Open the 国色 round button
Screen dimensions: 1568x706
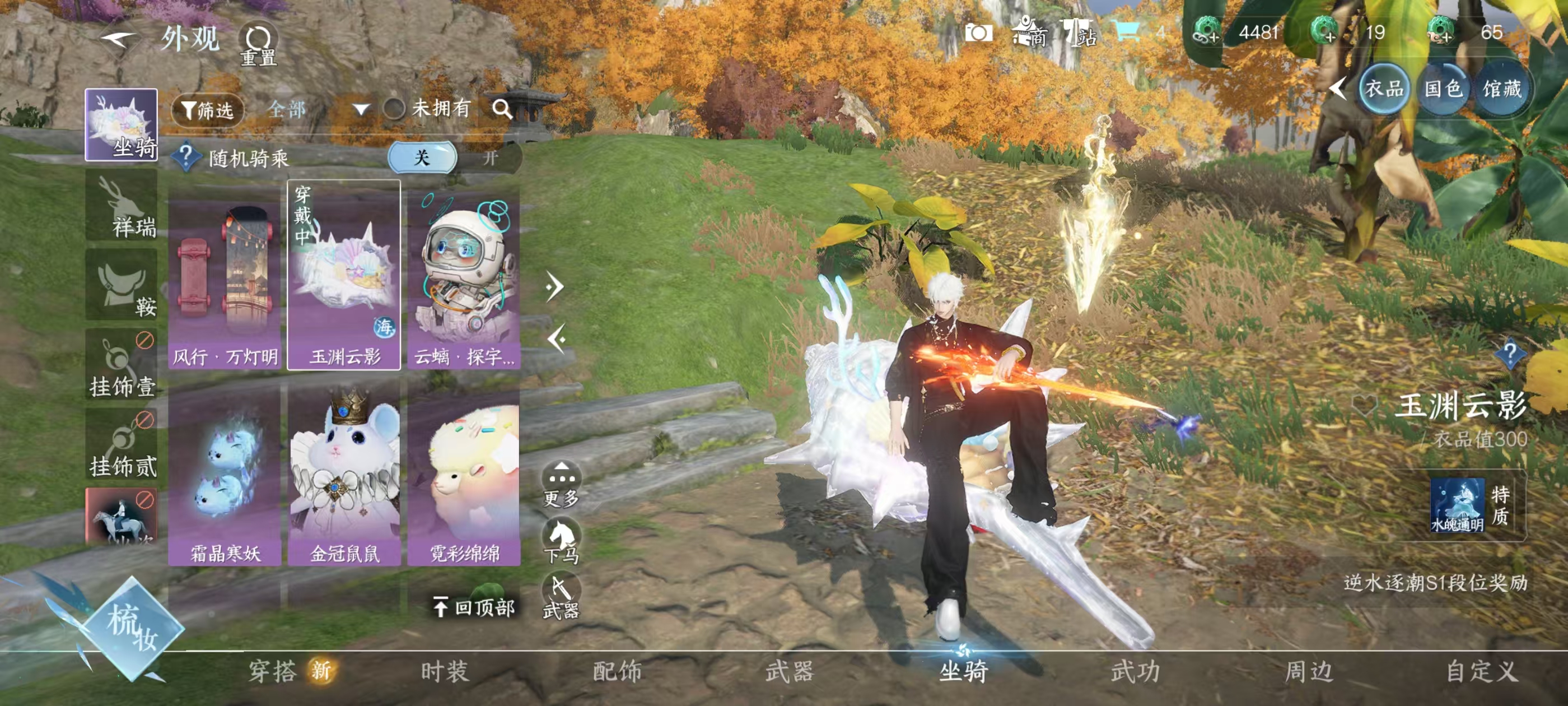pyautogui.click(x=1443, y=90)
